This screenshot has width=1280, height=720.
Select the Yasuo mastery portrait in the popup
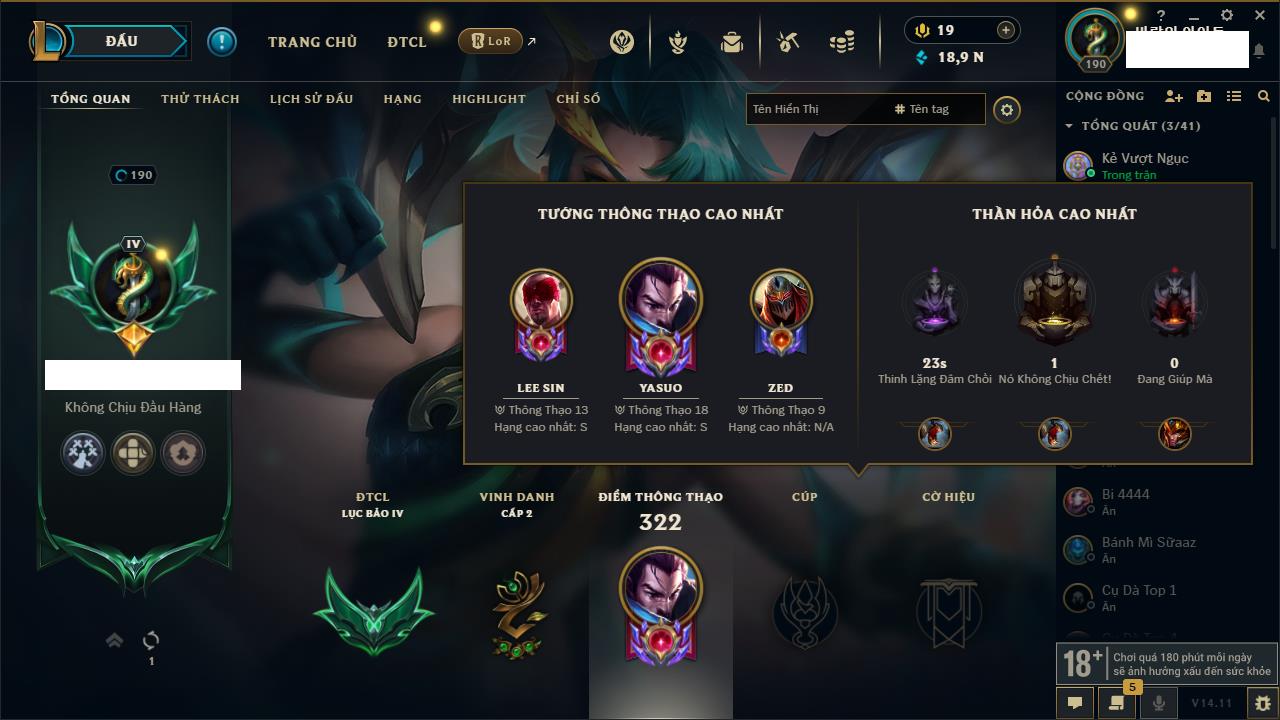660,299
